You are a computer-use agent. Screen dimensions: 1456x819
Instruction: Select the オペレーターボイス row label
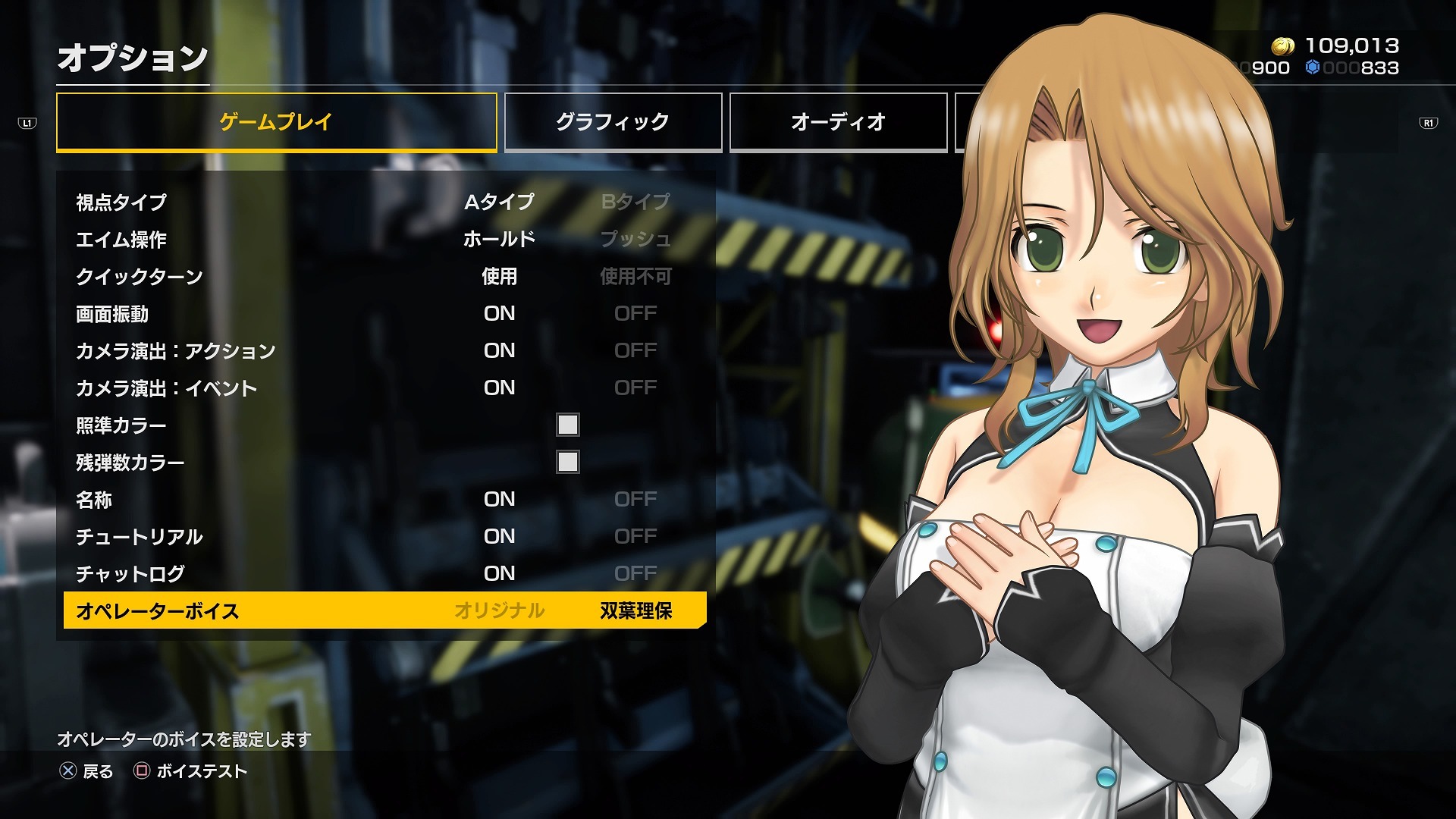click(x=158, y=610)
